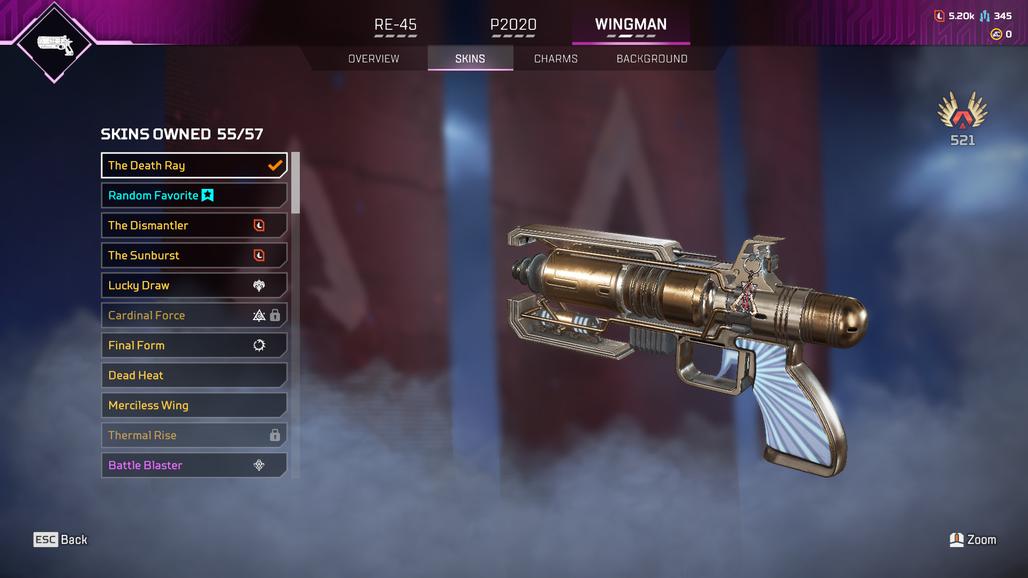Pick the Dead Heat skin

pos(194,376)
